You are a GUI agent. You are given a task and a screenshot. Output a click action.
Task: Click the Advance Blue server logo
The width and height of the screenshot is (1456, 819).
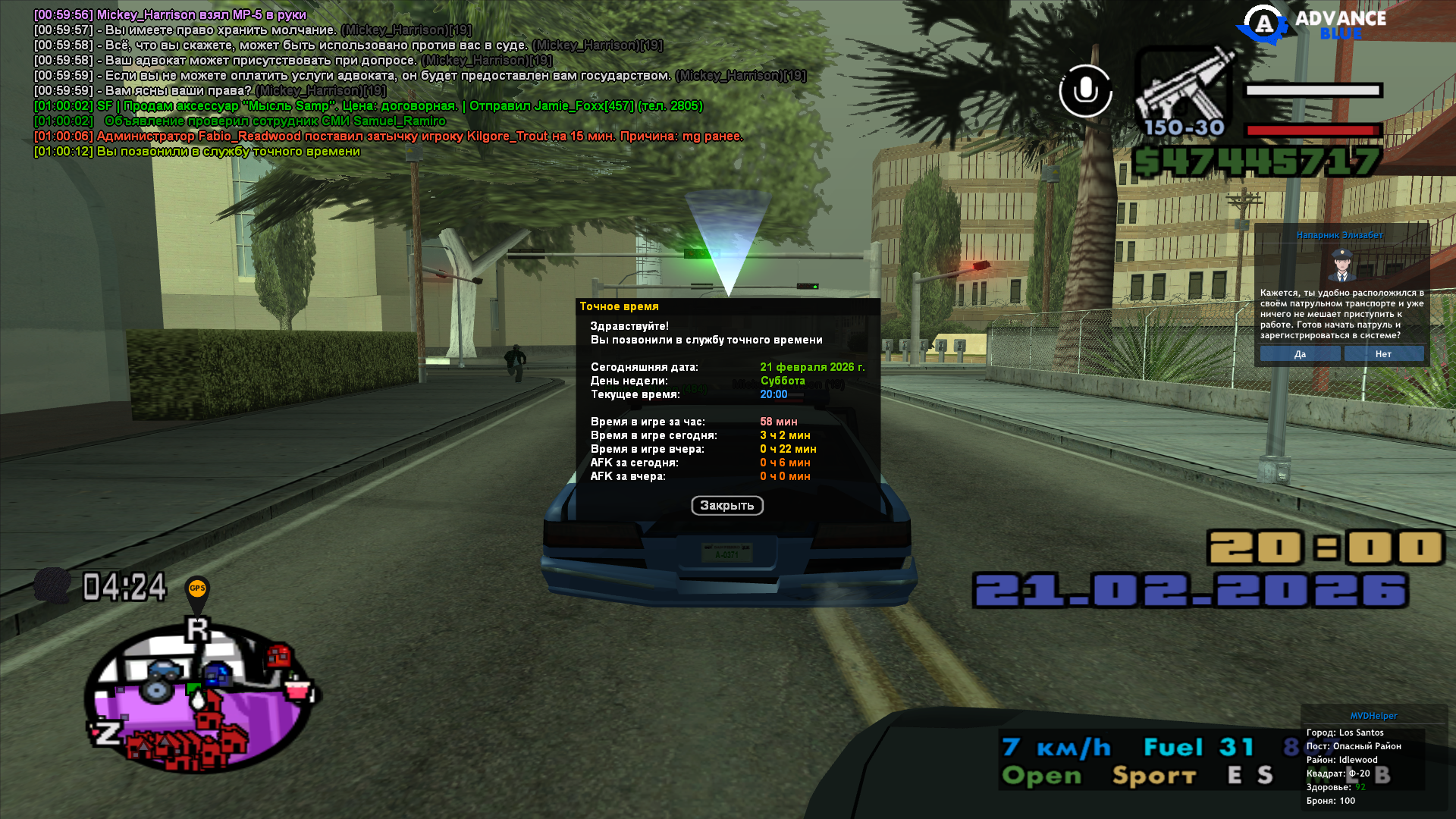tap(1312, 25)
